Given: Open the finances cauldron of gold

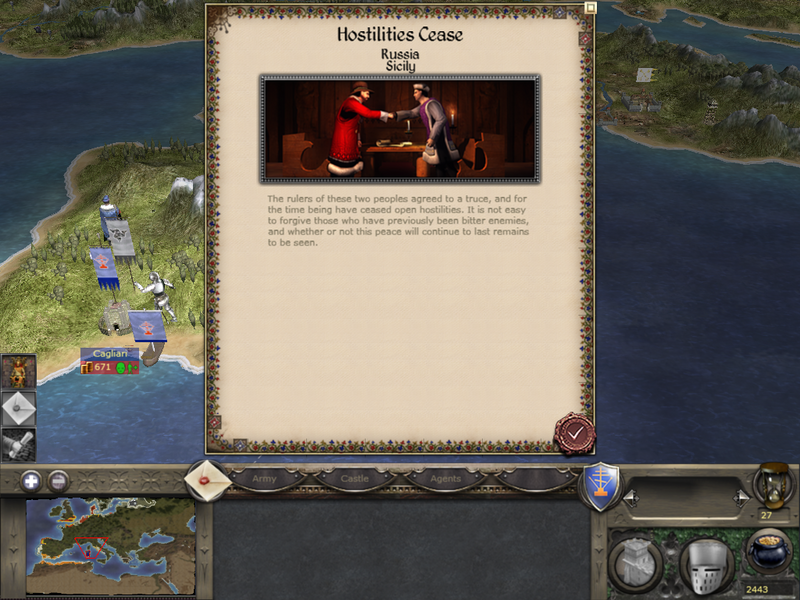Looking at the screenshot, I should [768, 553].
